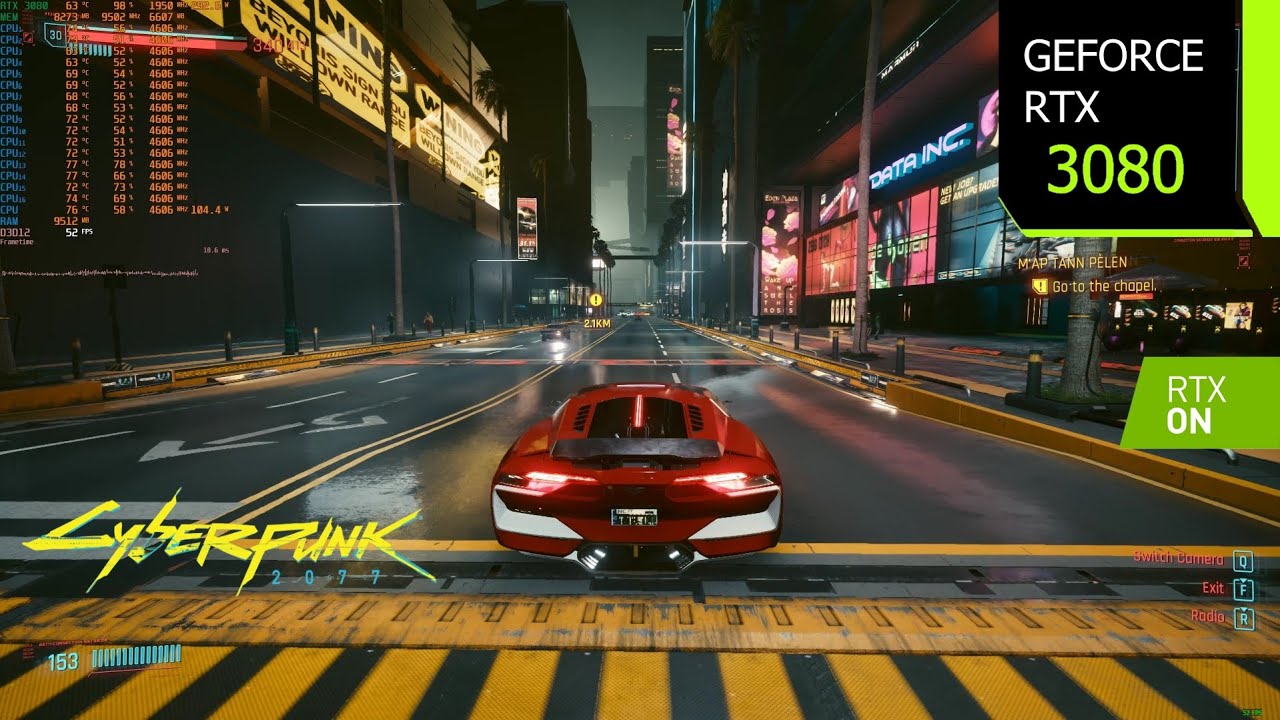Click the R keybind icon for Radio
Screen dimensions: 1280x720
(x=1243, y=616)
